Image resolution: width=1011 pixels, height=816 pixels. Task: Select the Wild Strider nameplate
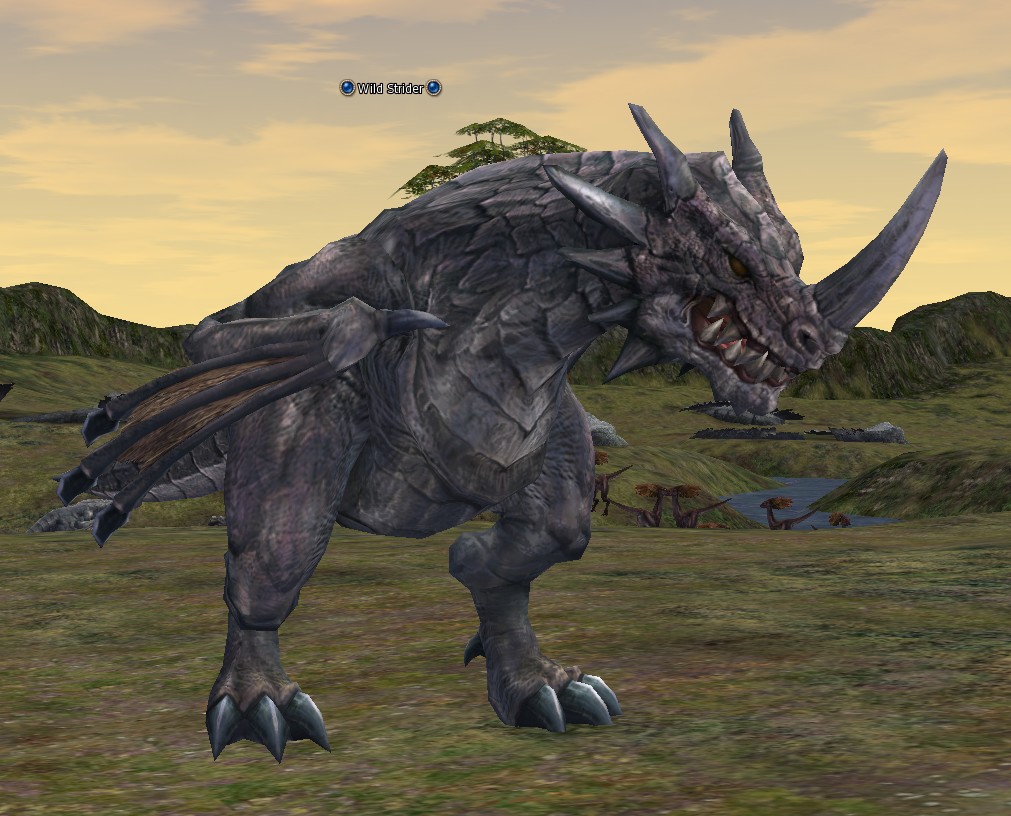[390, 89]
